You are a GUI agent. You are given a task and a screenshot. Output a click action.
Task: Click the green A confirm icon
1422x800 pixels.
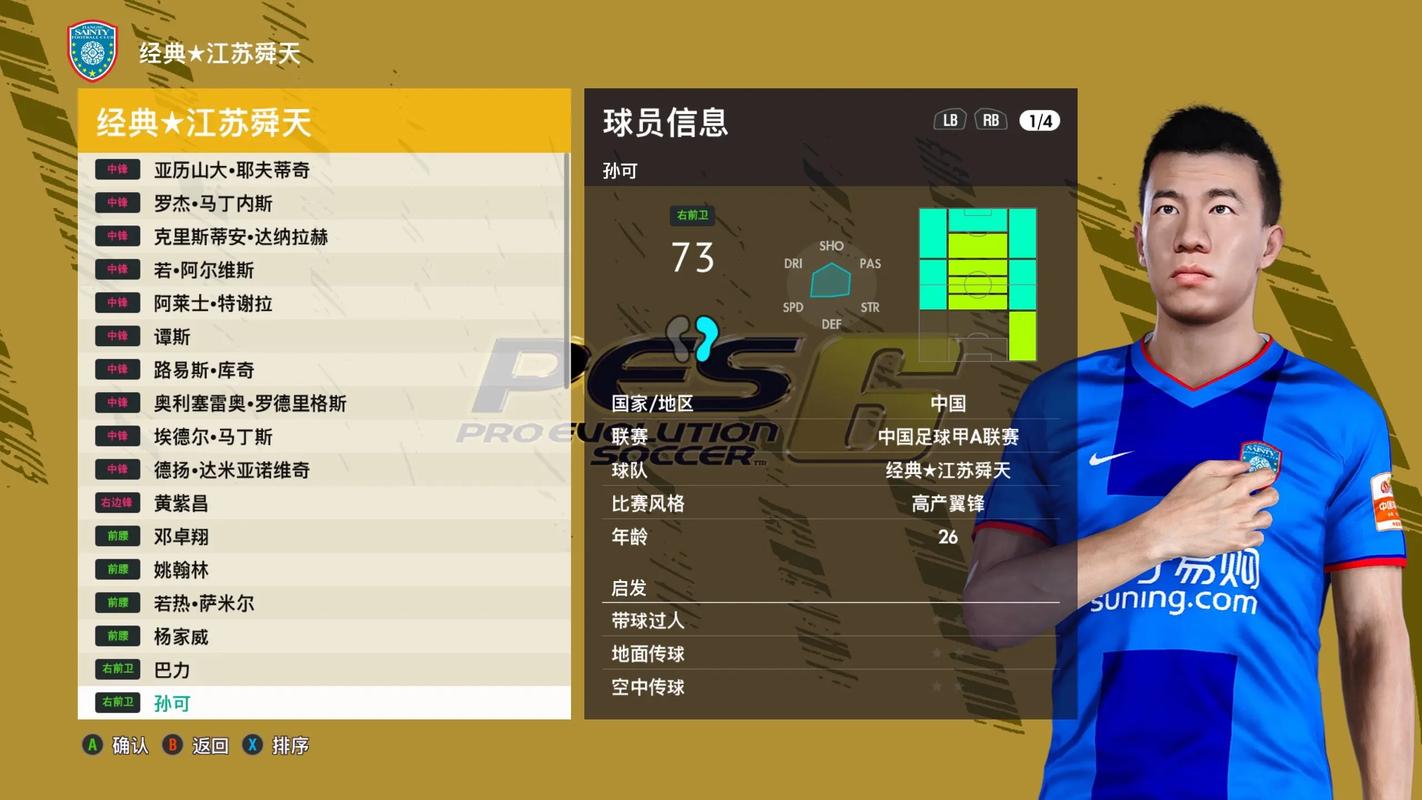point(91,745)
